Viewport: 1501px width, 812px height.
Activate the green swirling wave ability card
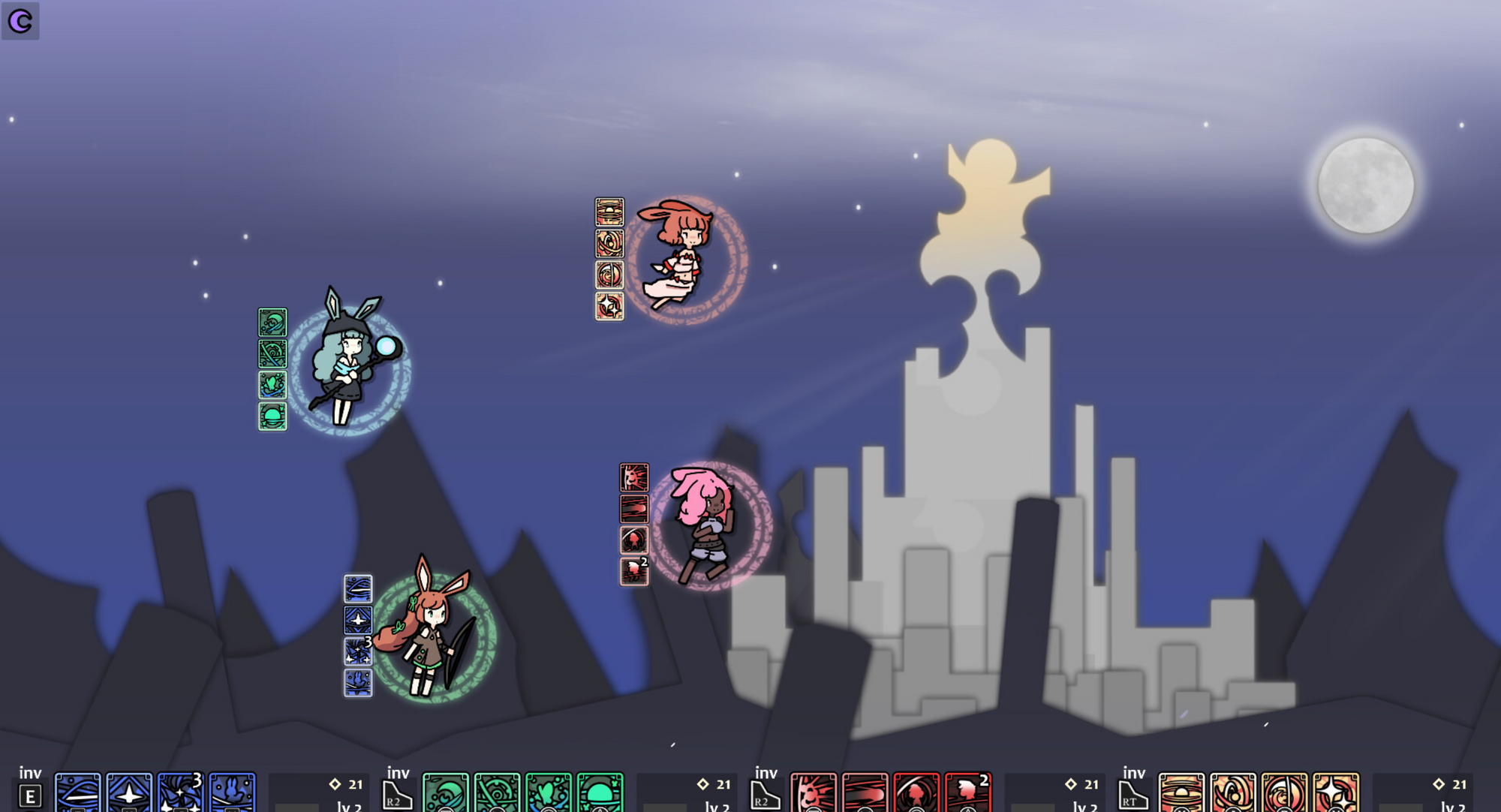click(446, 793)
